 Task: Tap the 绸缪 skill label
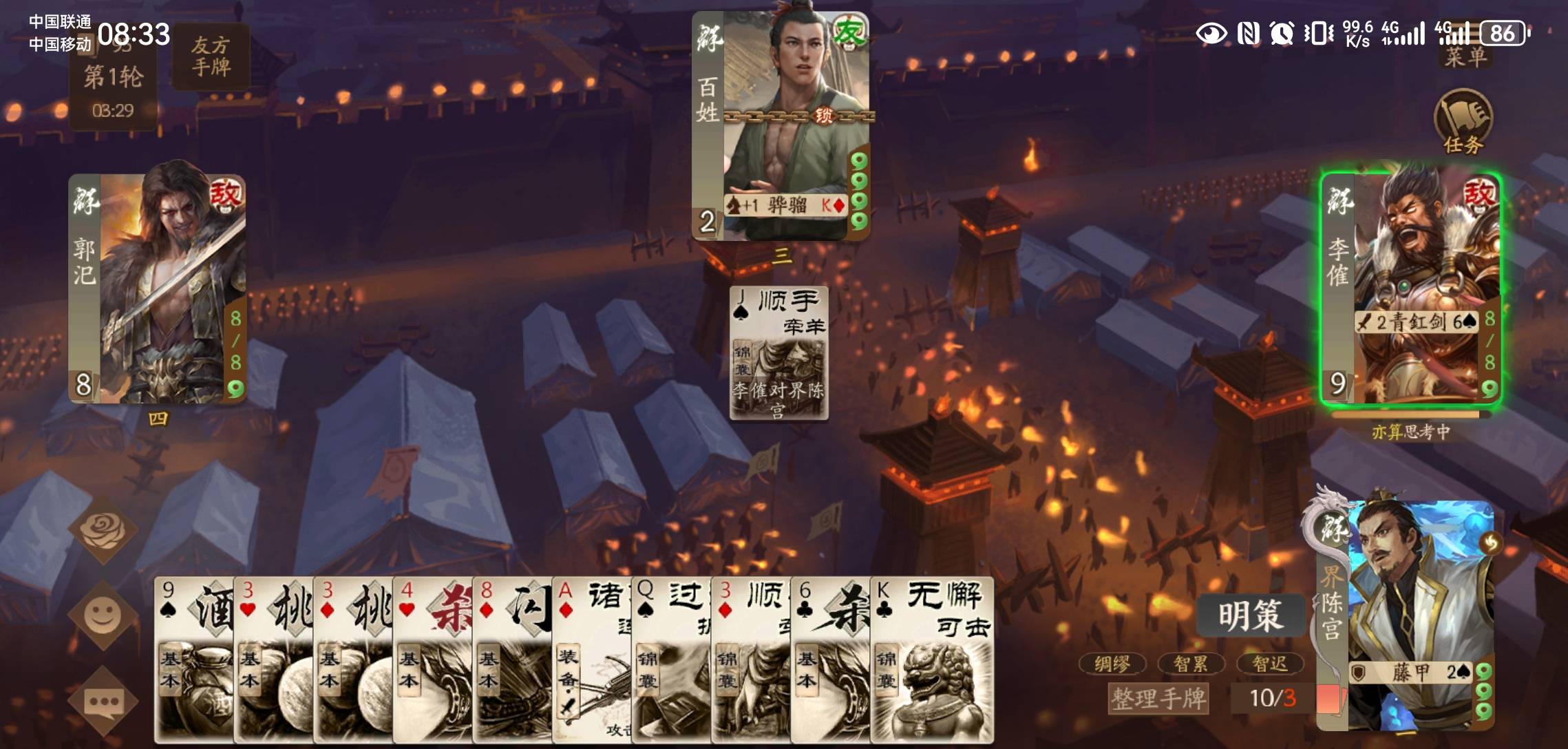(x=1112, y=664)
